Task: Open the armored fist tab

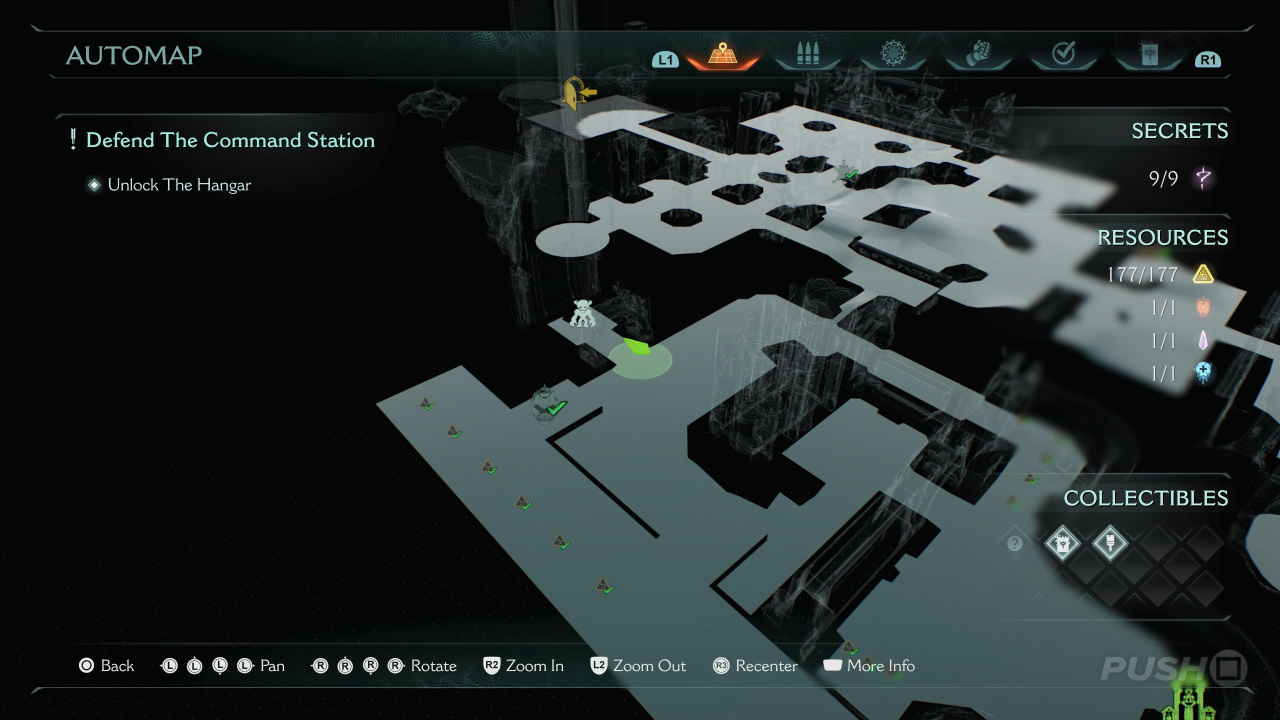Action: [x=978, y=55]
